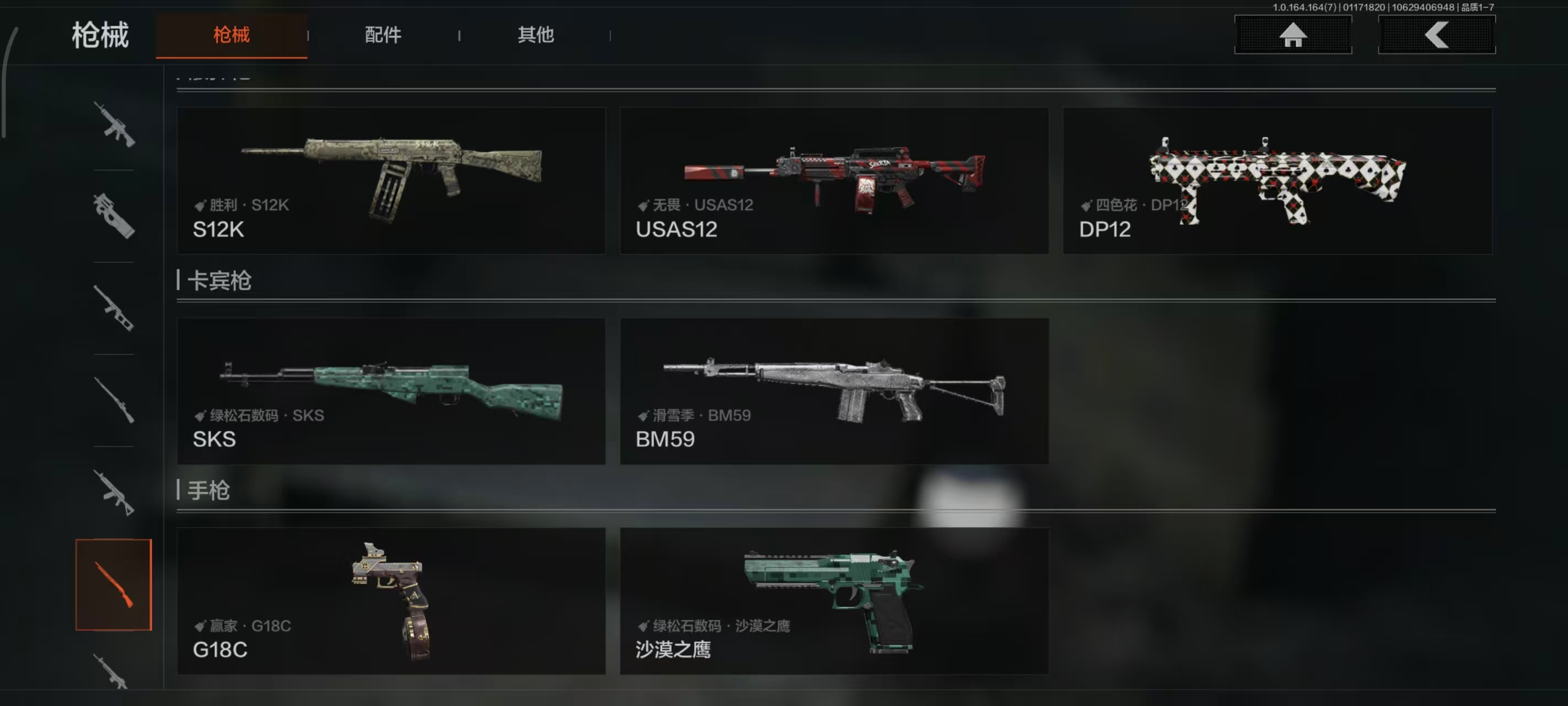Select the 沙漠之鹰 pistol card
1568x706 pixels.
coord(834,601)
